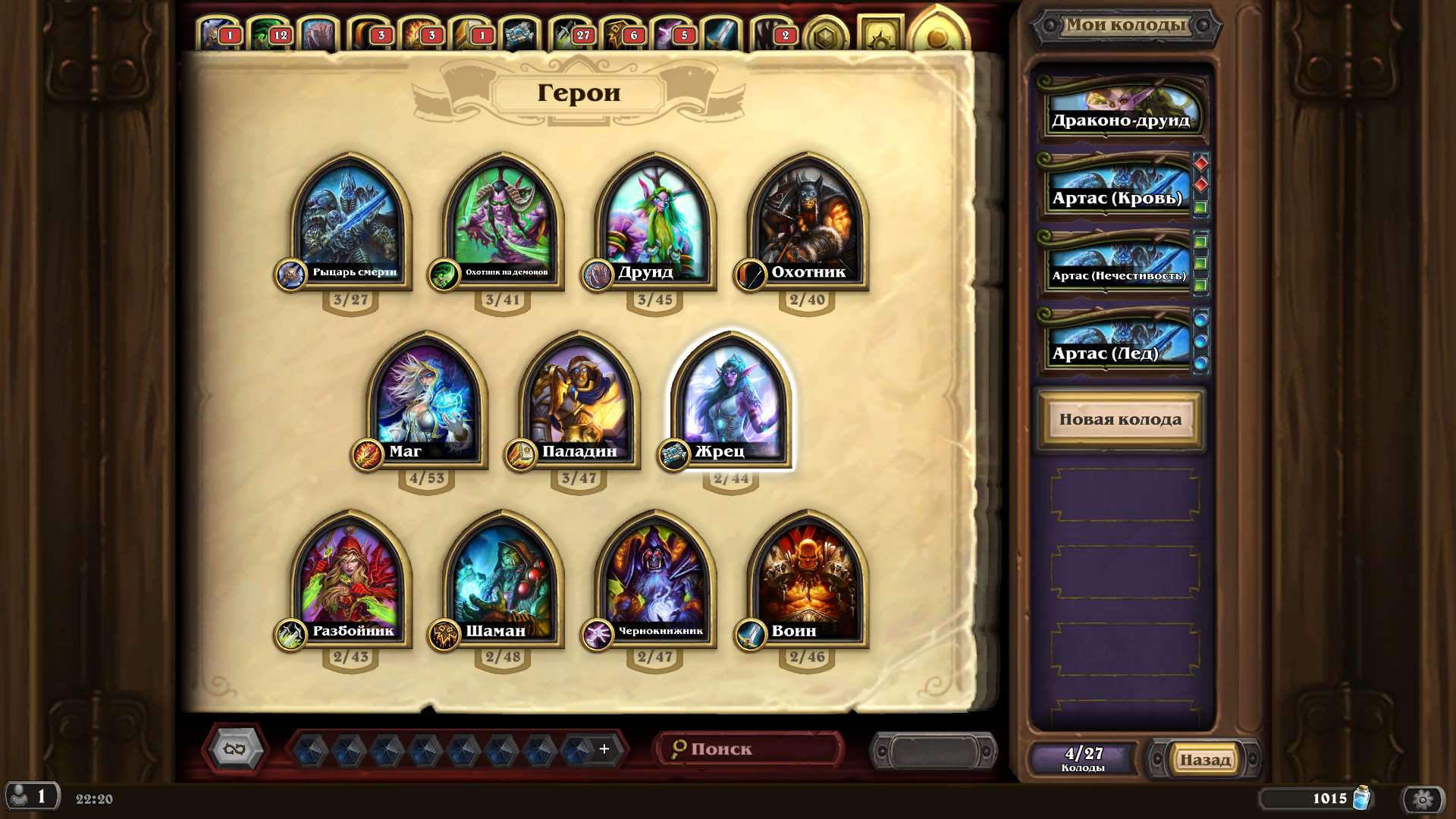
Task: Click the Новая колода button
Action: click(1120, 419)
